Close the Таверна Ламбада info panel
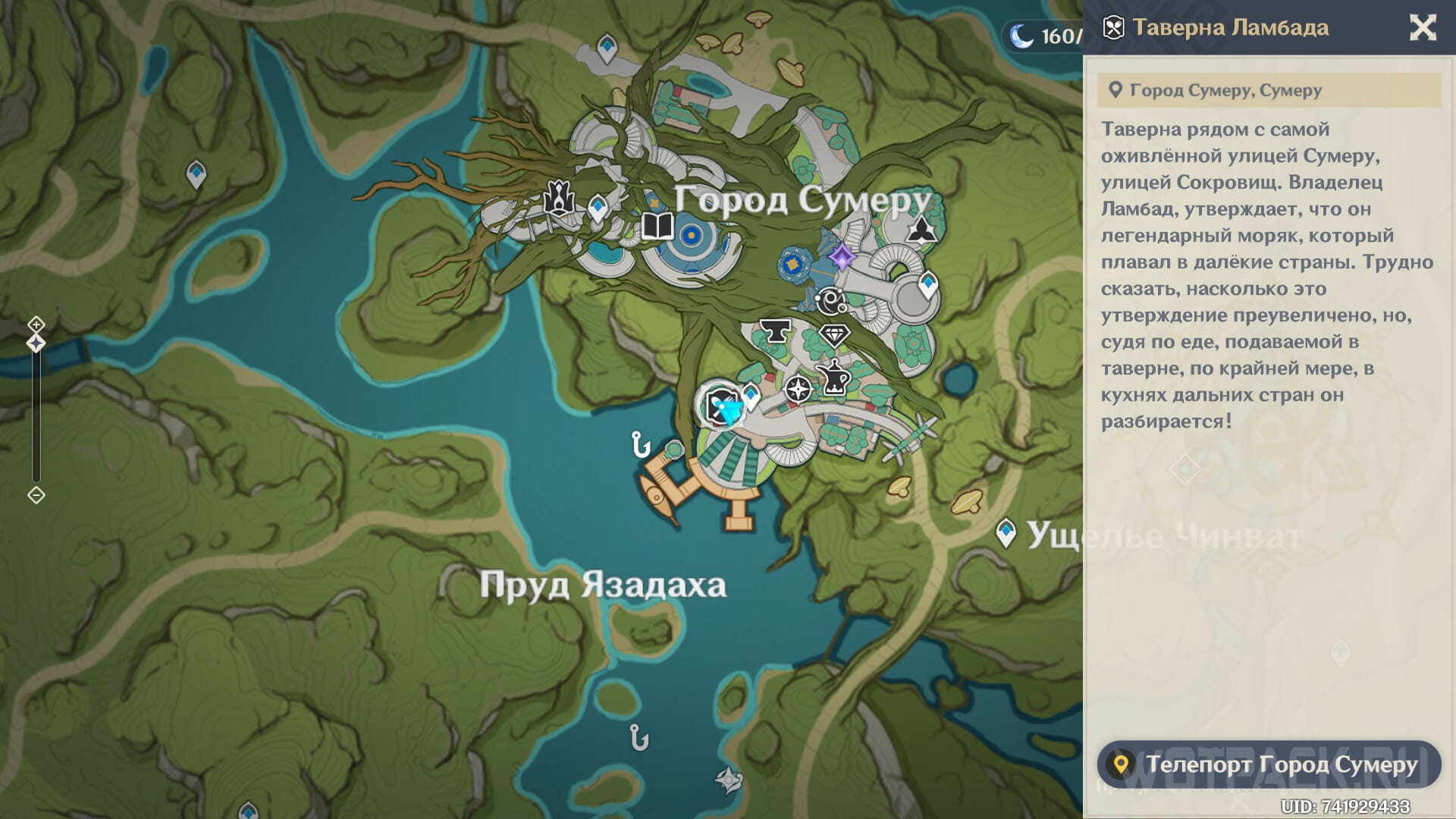 (1422, 28)
